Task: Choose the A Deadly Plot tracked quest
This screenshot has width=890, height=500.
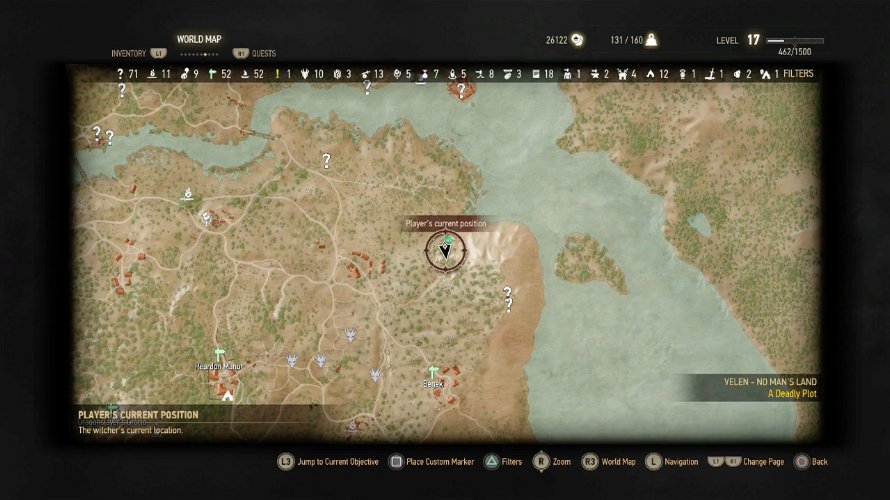Action: pyautogui.click(x=793, y=394)
